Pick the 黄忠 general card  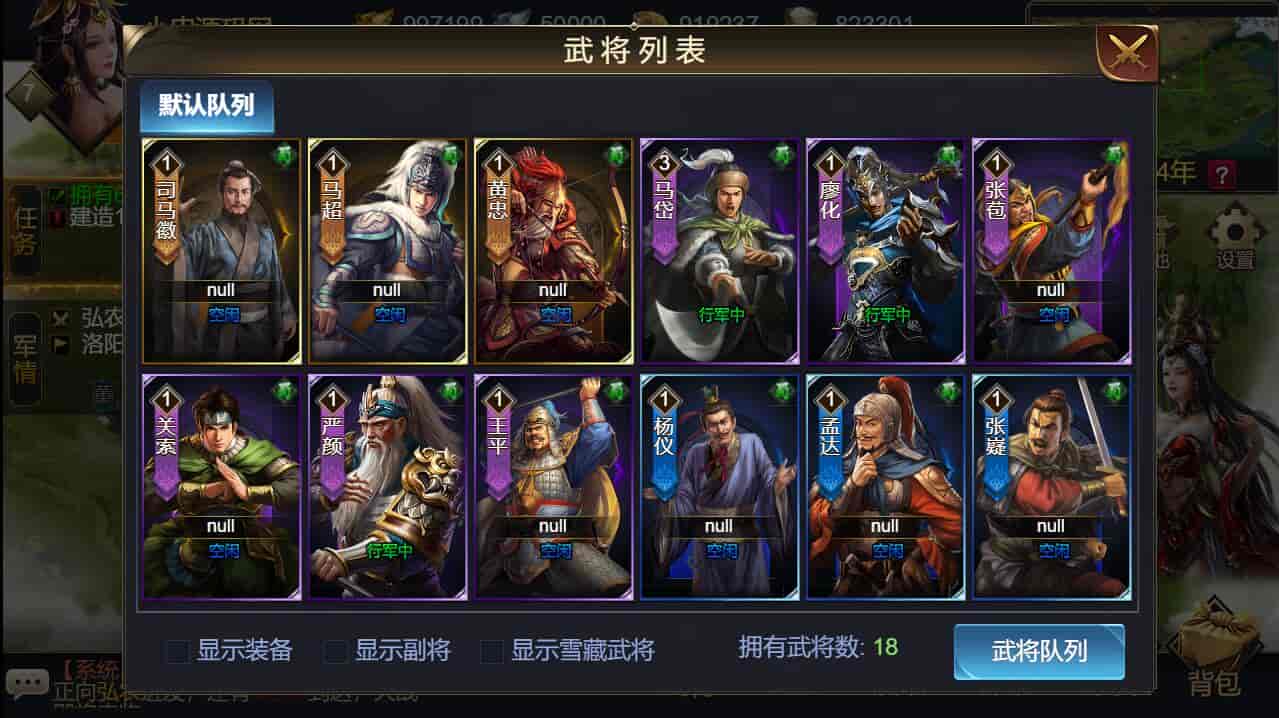click(x=553, y=251)
